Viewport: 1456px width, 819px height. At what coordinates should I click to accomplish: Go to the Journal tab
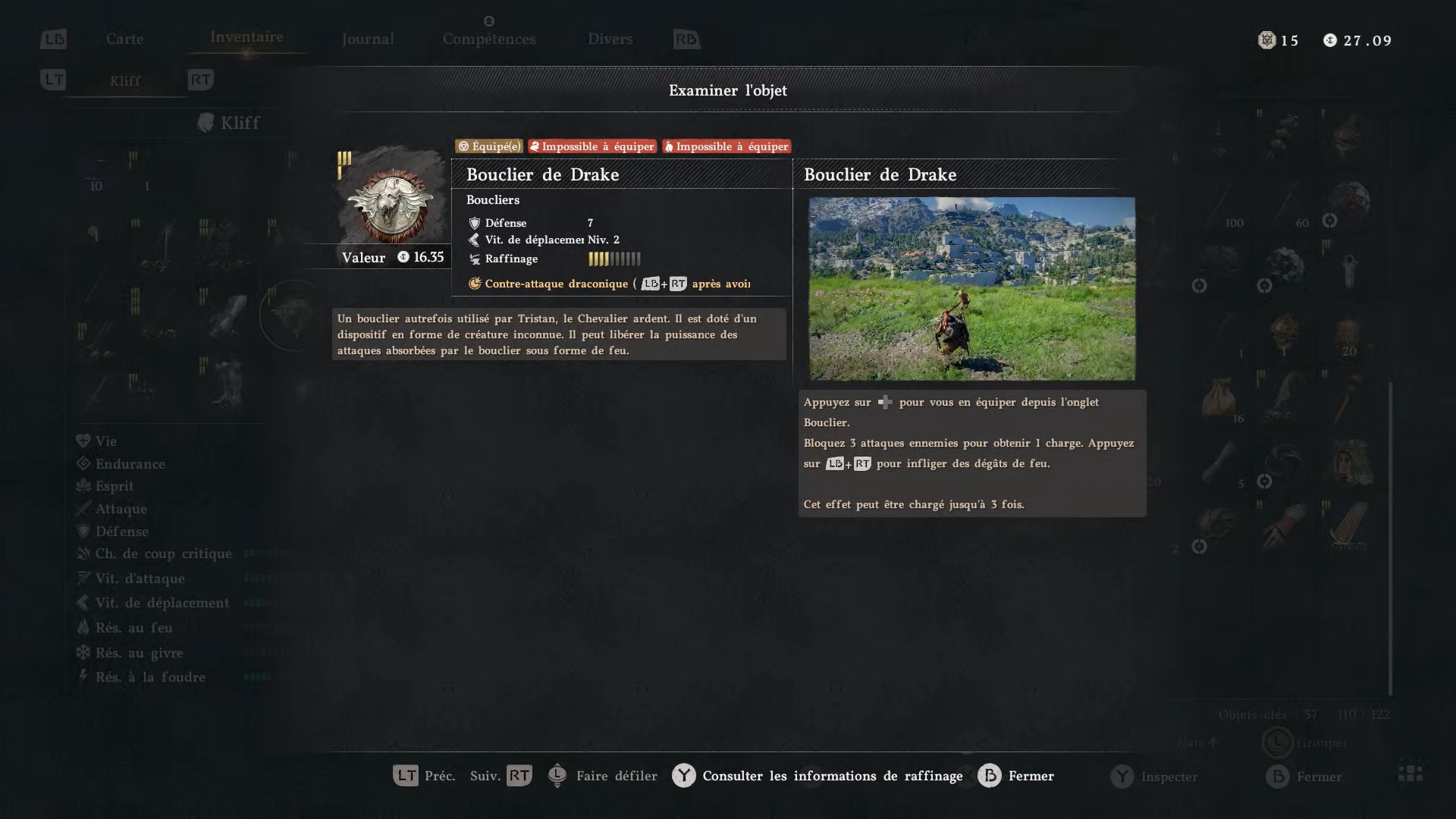(x=368, y=39)
